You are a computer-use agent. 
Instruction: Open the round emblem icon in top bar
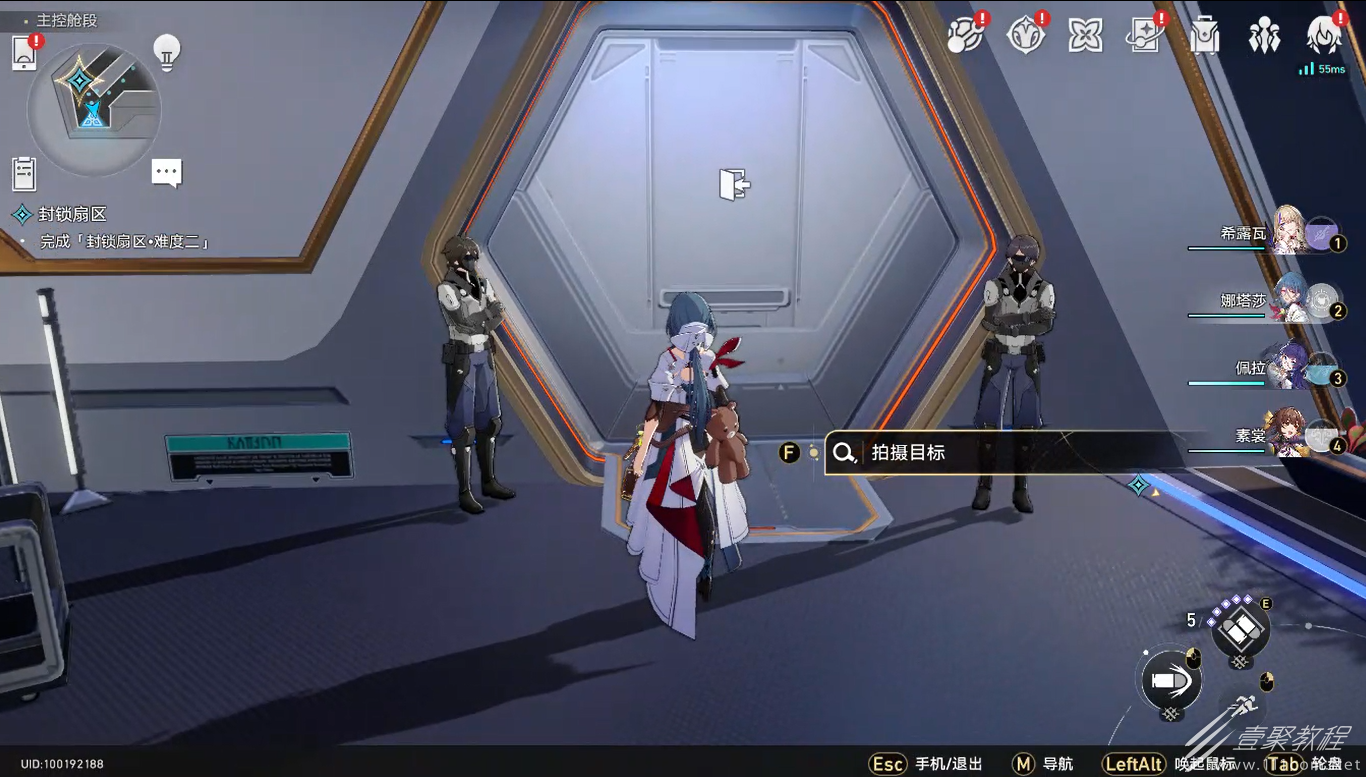[1025, 36]
